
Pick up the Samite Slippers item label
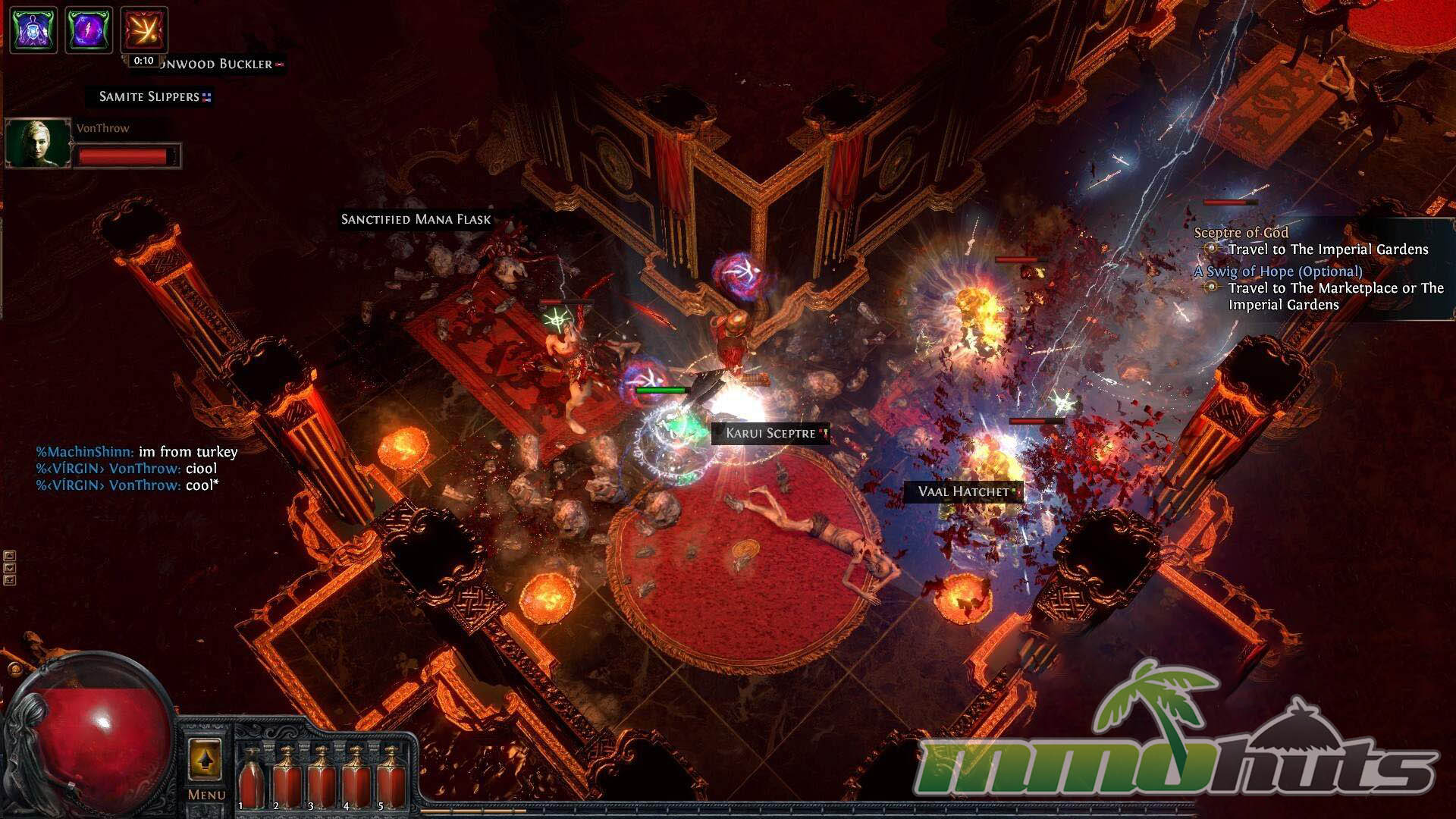click(x=149, y=97)
